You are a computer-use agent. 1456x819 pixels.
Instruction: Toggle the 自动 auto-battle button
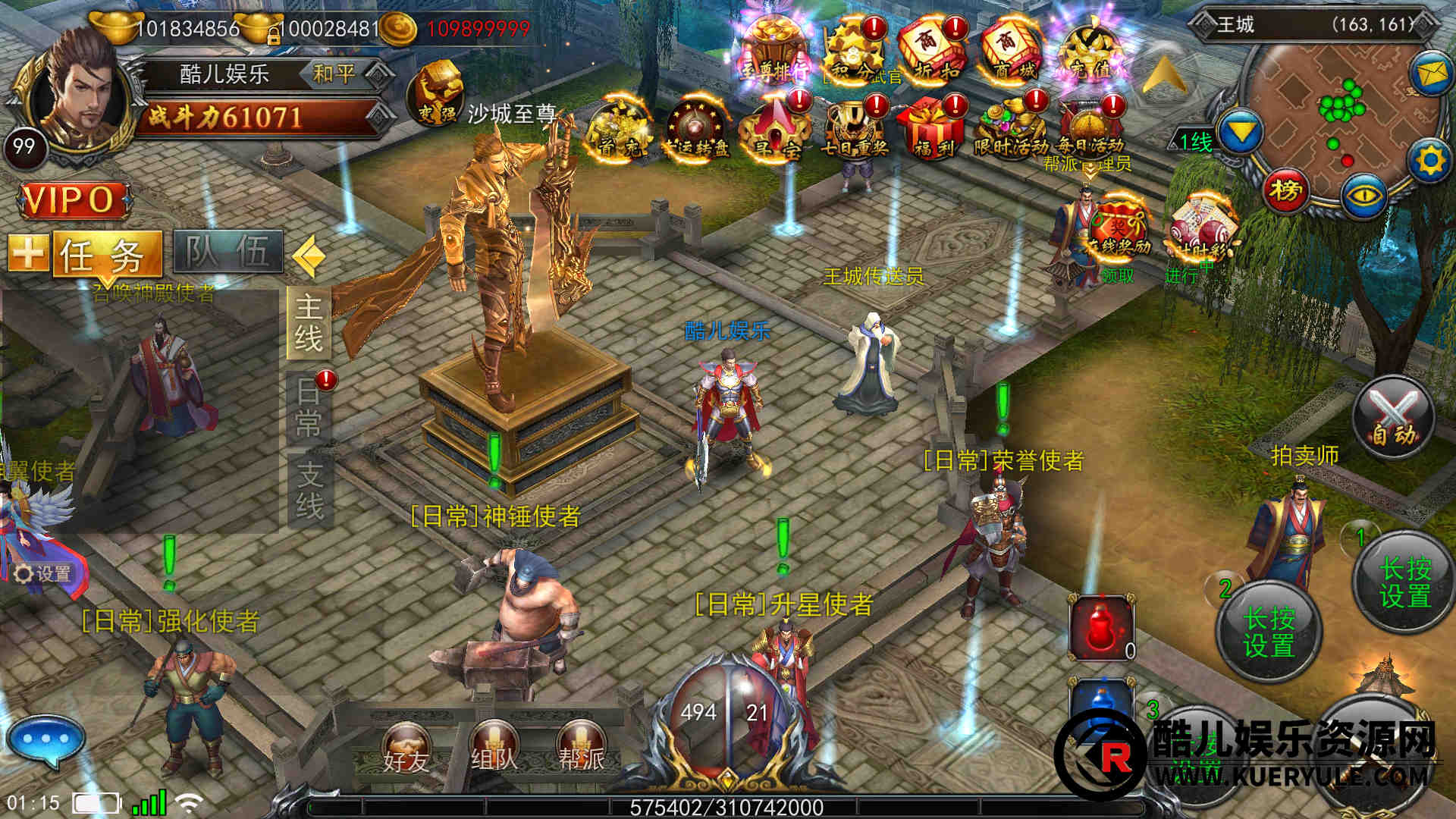click(1393, 419)
